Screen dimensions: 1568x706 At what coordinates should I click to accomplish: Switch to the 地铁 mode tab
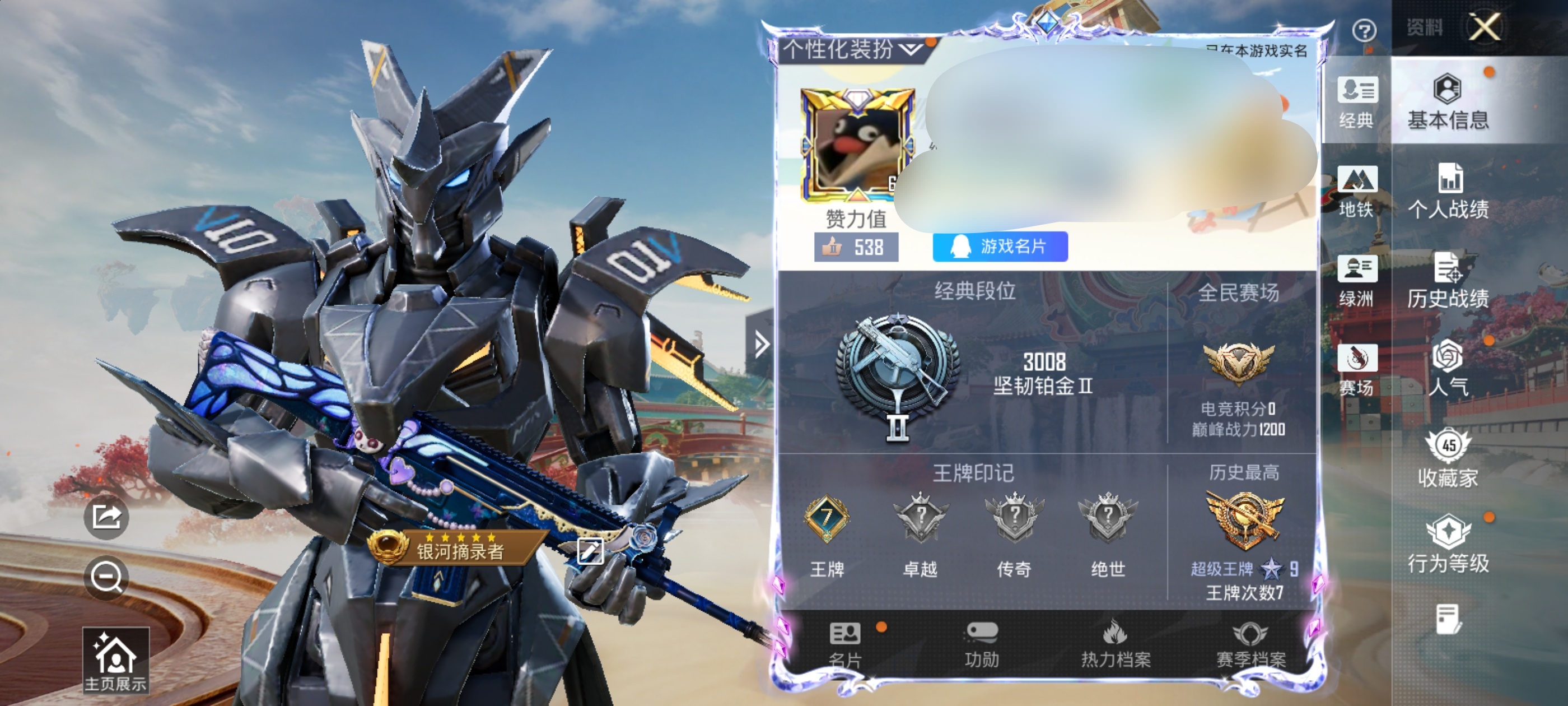(x=1356, y=192)
